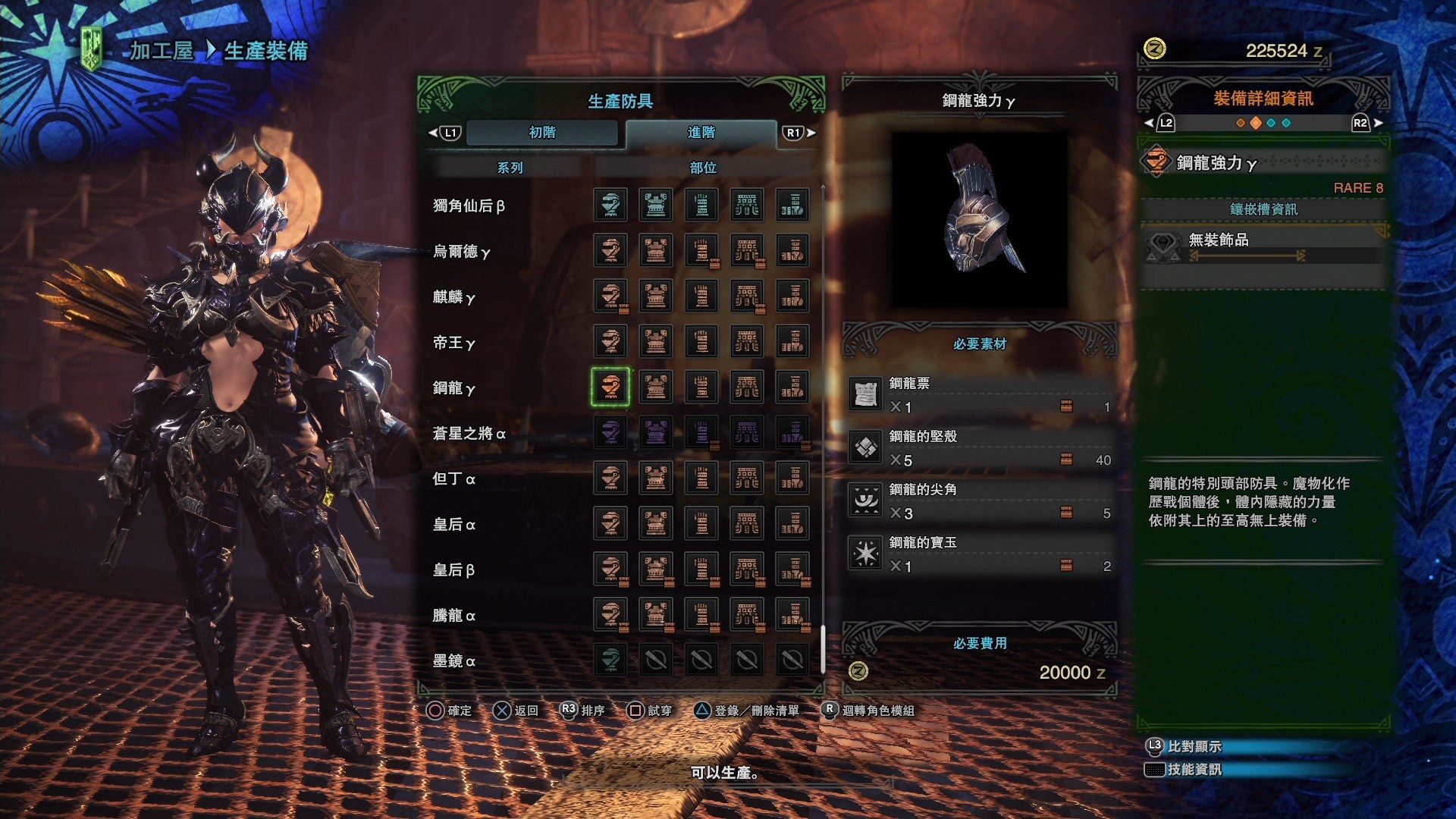Switch to the 初階 armor tab
The height and width of the screenshot is (819, 1456).
[x=541, y=133]
